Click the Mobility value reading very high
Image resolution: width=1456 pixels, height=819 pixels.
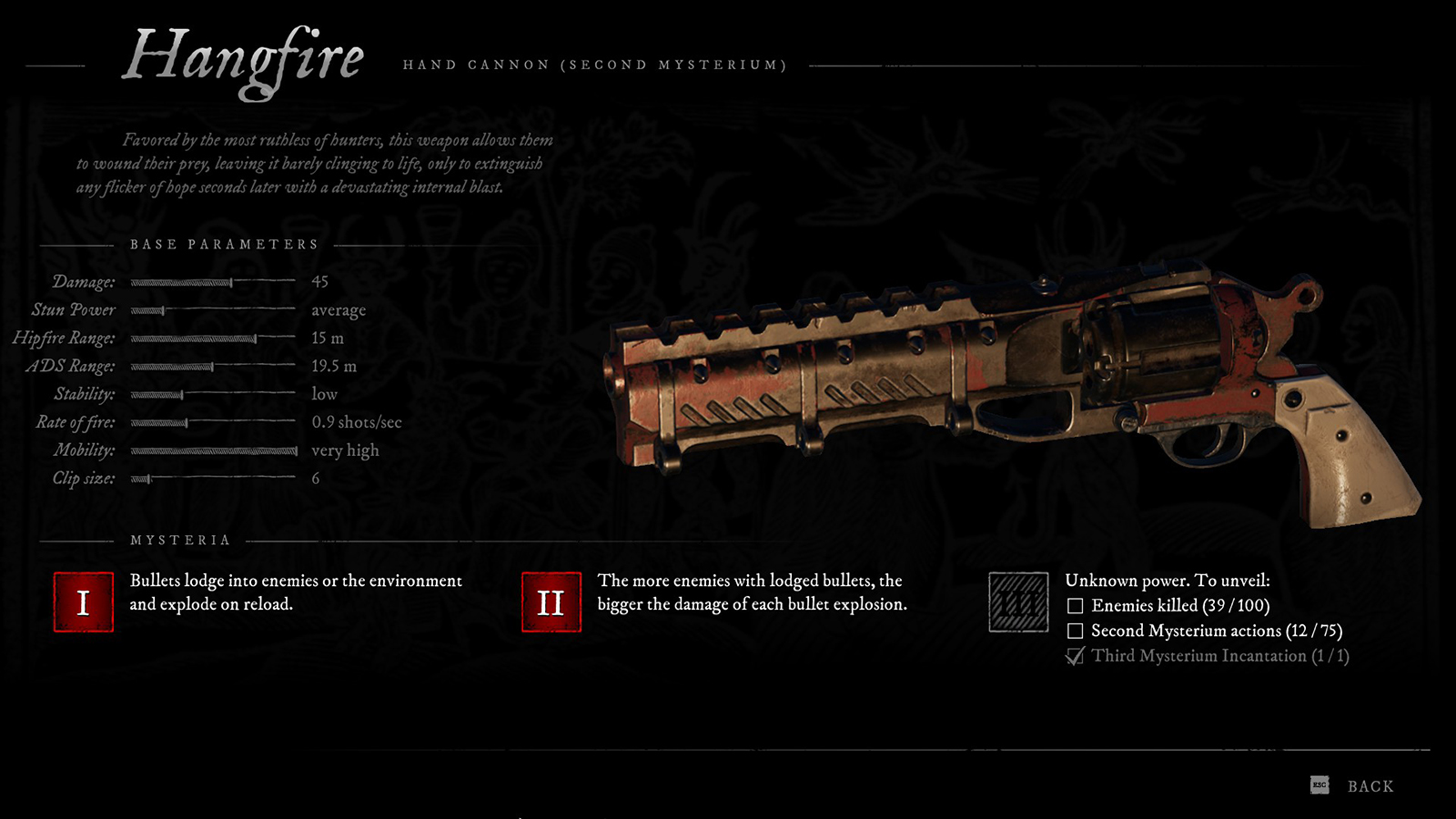point(345,450)
